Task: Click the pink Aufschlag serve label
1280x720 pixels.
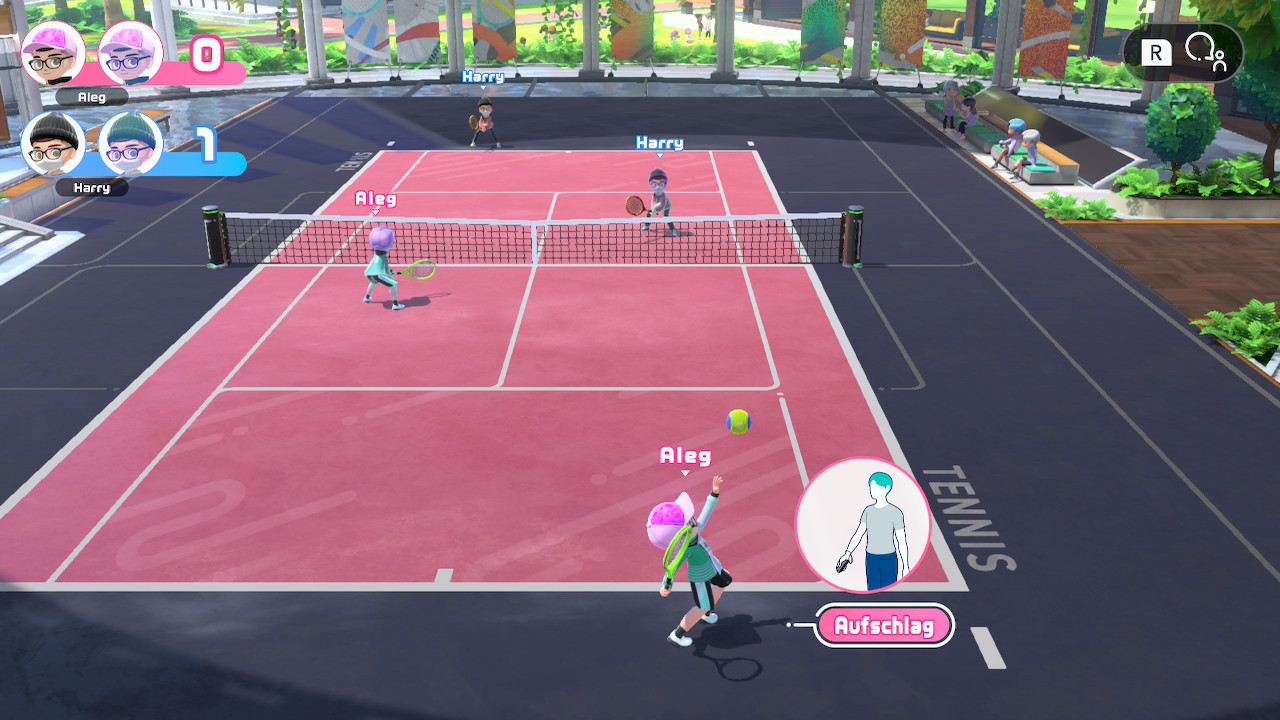Action: pyautogui.click(x=884, y=626)
